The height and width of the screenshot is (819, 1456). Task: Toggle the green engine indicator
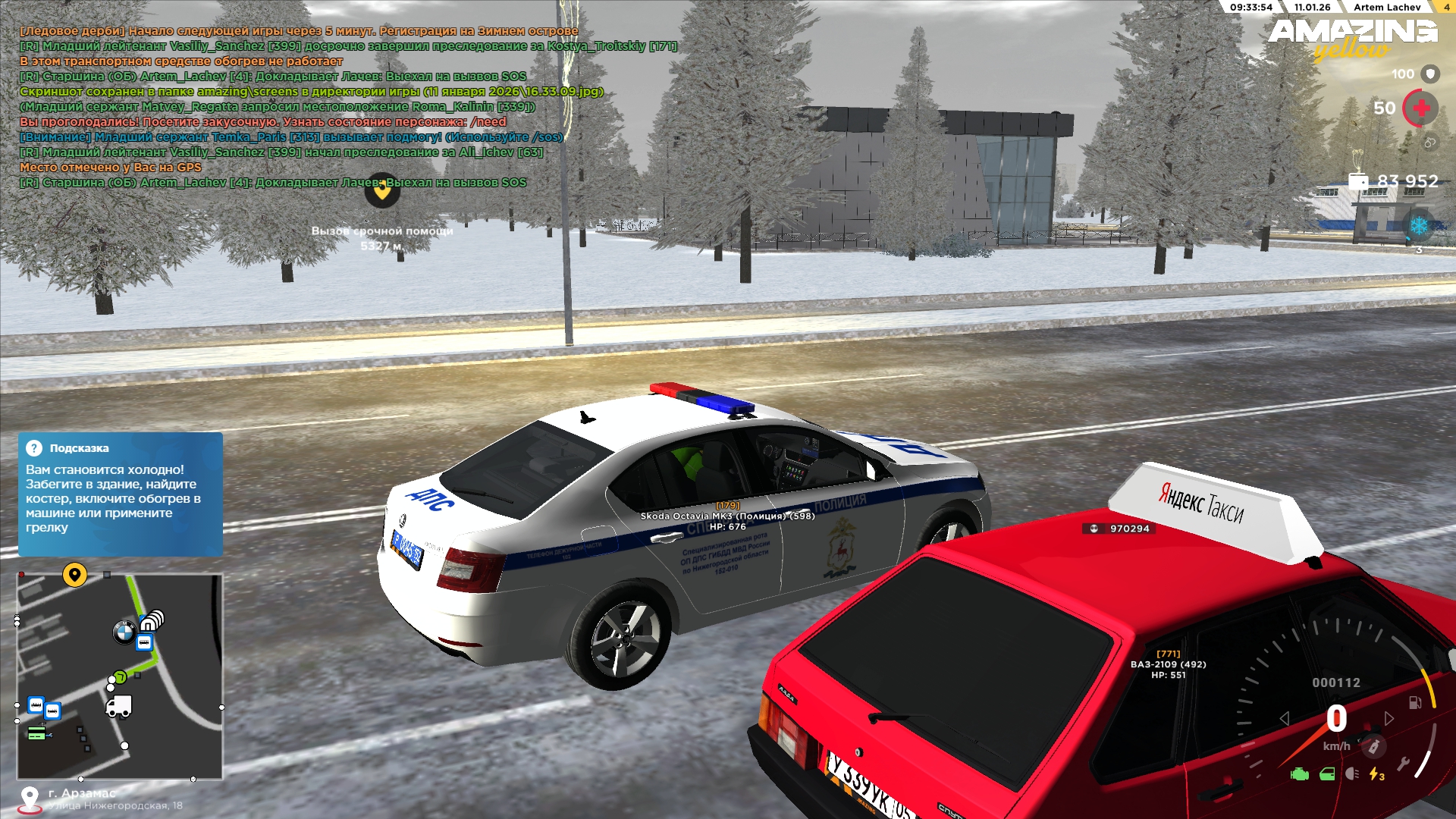[x=1300, y=774]
